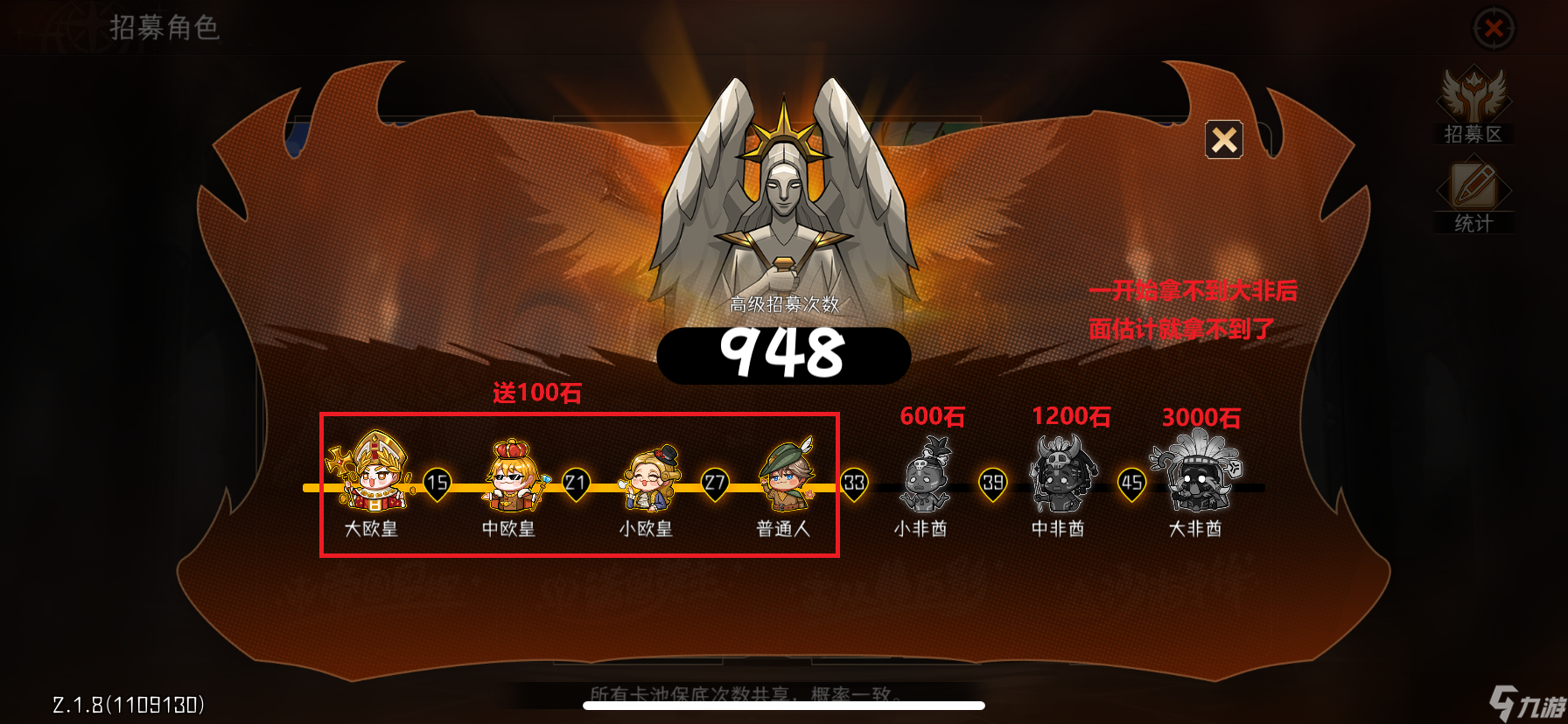Click the 948 recruitment counter

click(x=783, y=352)
